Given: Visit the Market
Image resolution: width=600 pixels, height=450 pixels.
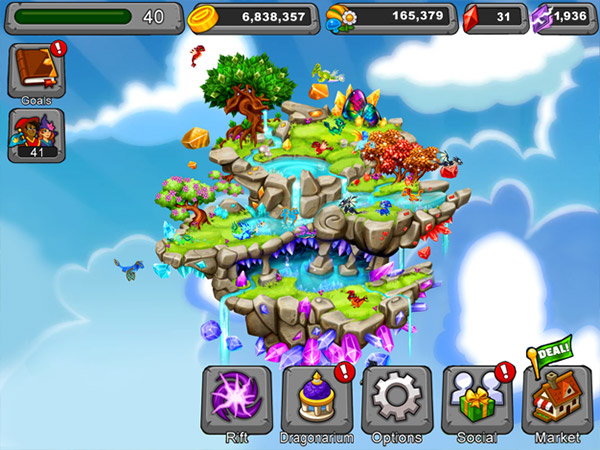Looking at the screenshot, I should (556, 400).
